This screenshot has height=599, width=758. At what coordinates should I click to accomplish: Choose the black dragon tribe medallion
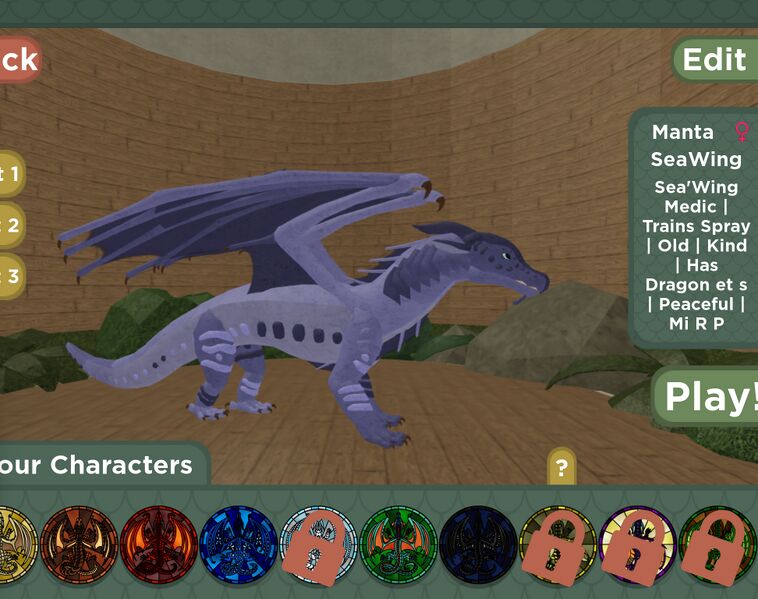[478, 545]
